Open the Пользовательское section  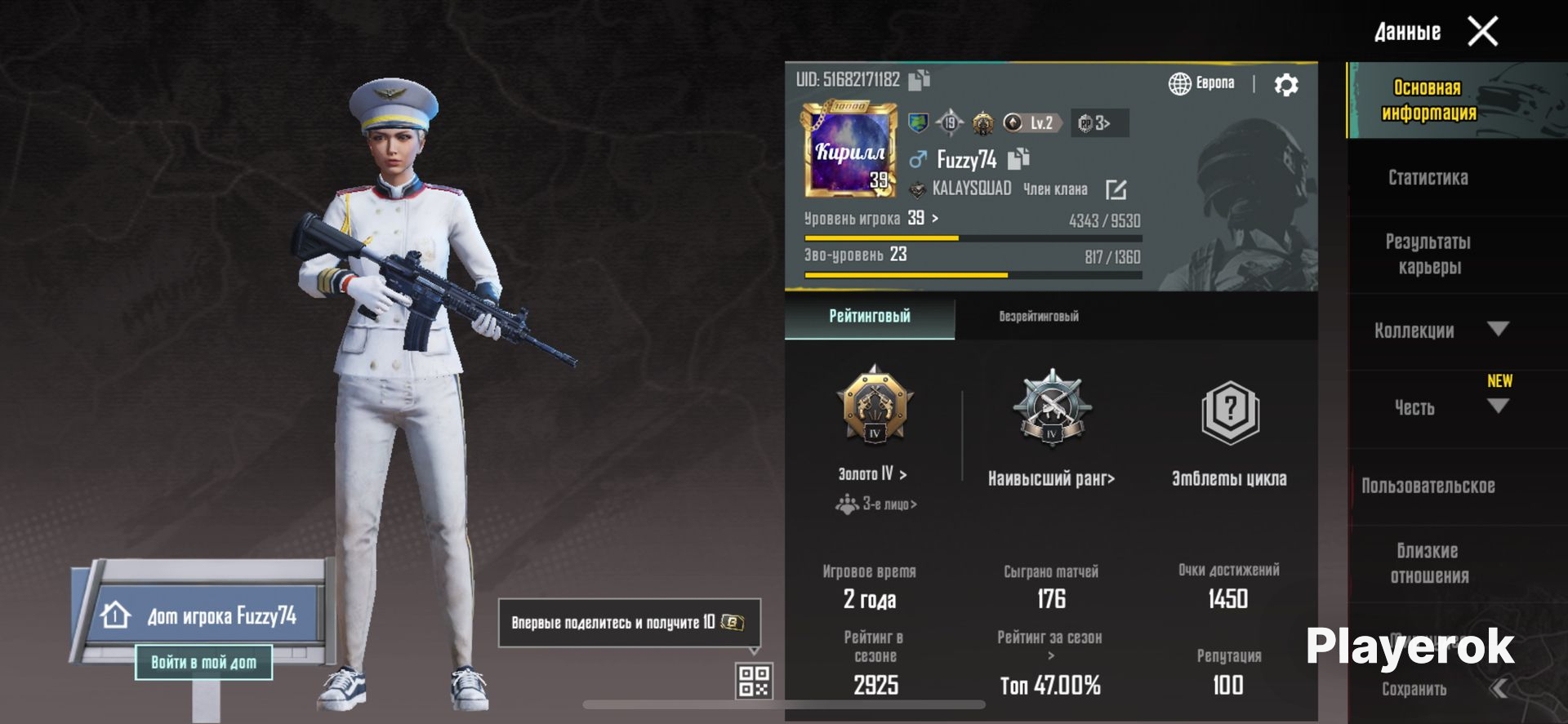1428,486
